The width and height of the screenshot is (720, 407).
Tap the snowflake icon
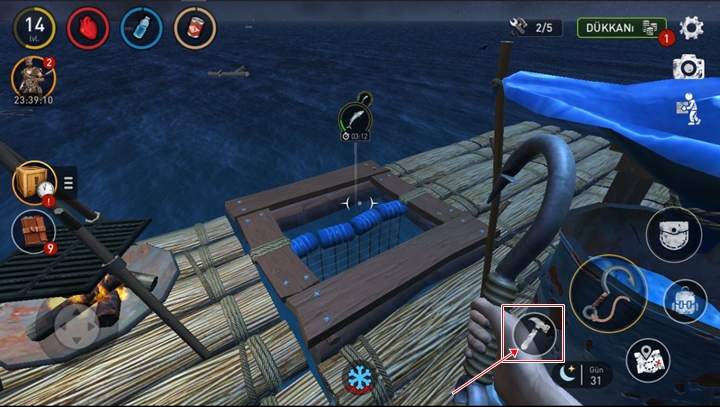click(x=357, y=378)
